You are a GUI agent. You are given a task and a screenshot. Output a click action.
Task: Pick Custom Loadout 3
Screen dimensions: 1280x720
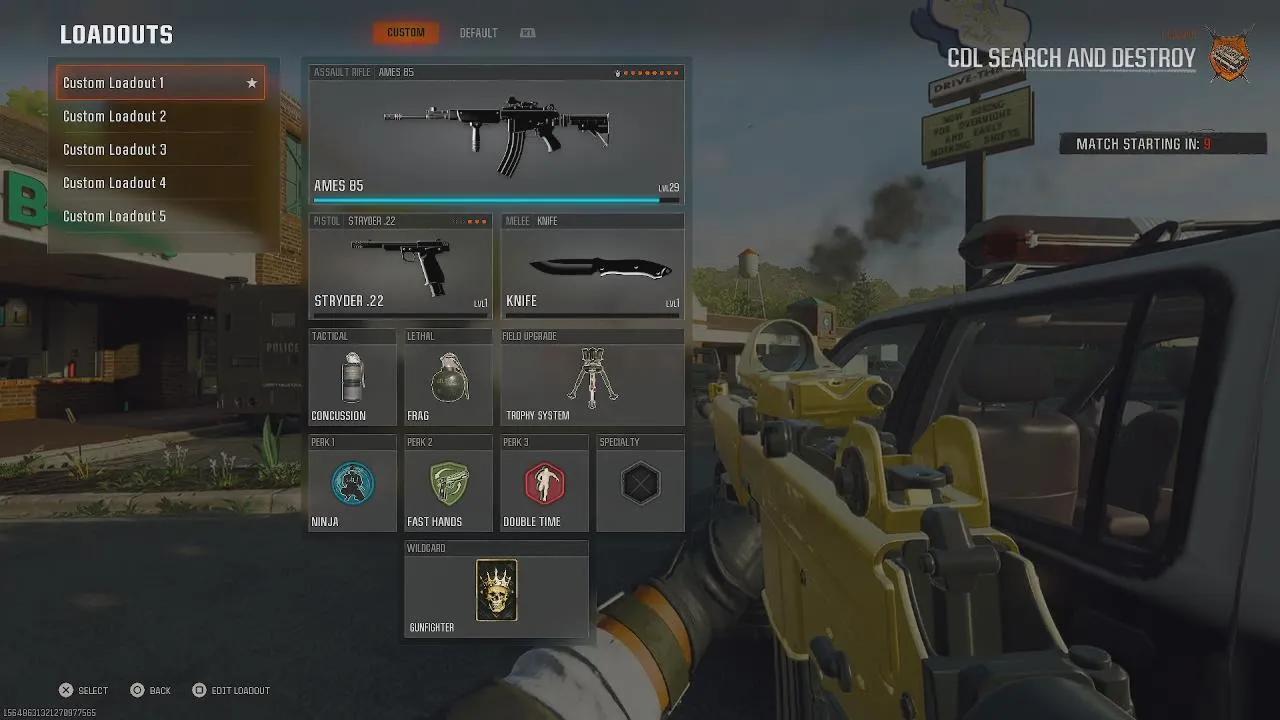pyautogui.click(x=160, y=149)
